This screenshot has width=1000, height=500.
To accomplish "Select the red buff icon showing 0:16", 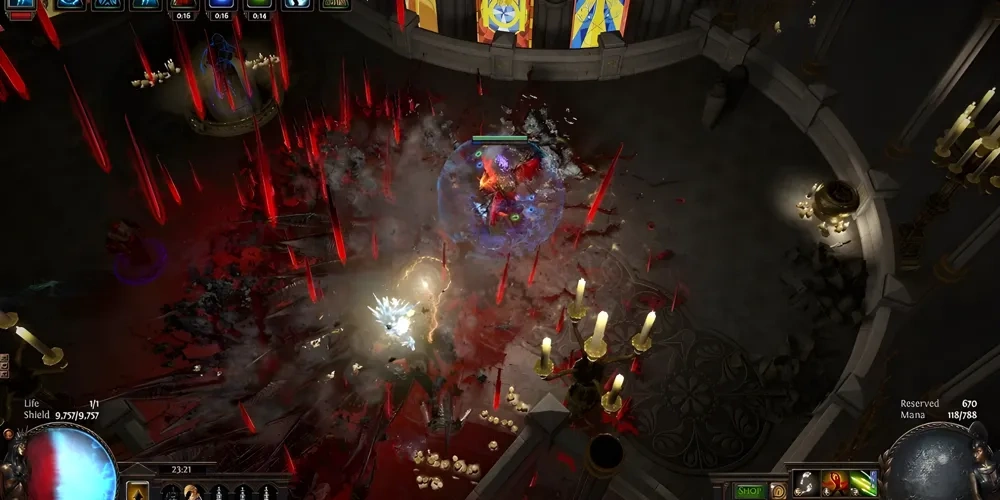I will pyautogui.click(x=182, y=5).
